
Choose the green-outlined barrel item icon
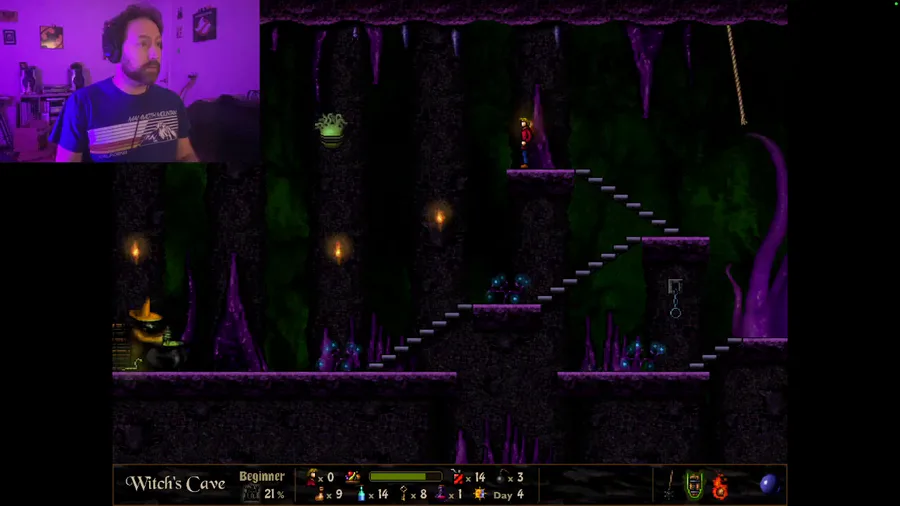(695, 486)
